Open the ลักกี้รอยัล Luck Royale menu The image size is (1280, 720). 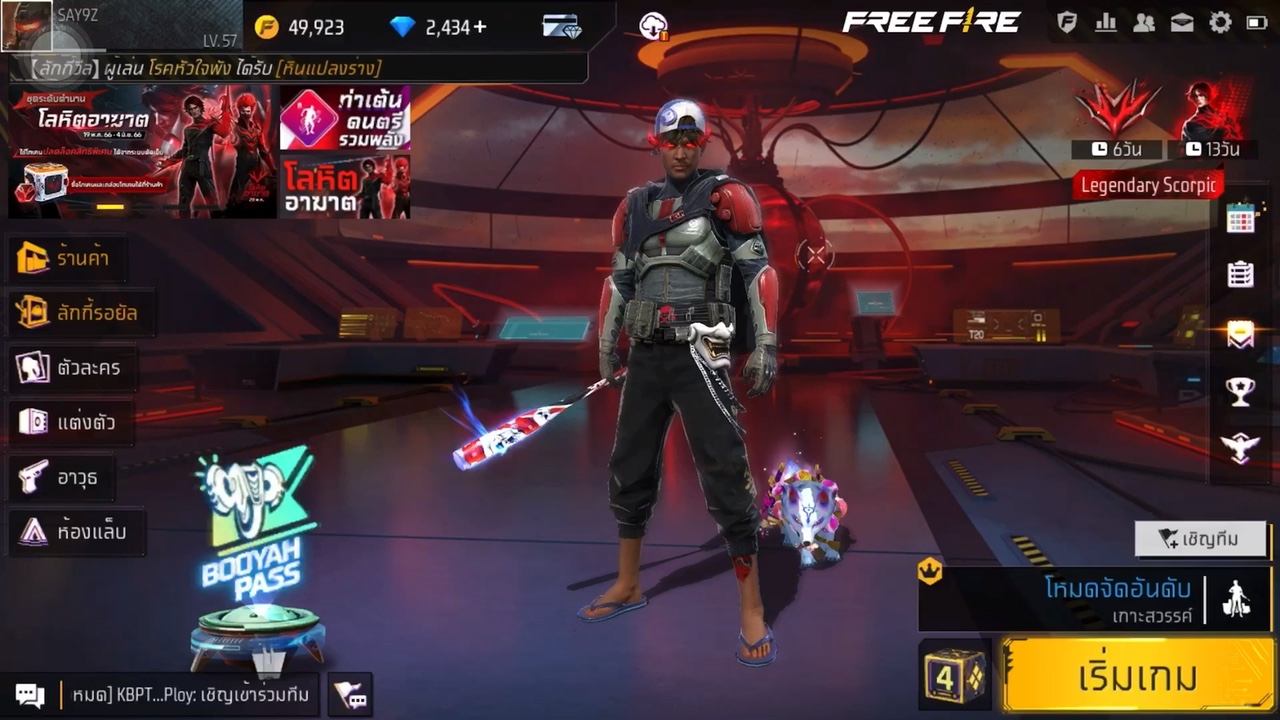[80, 313]
